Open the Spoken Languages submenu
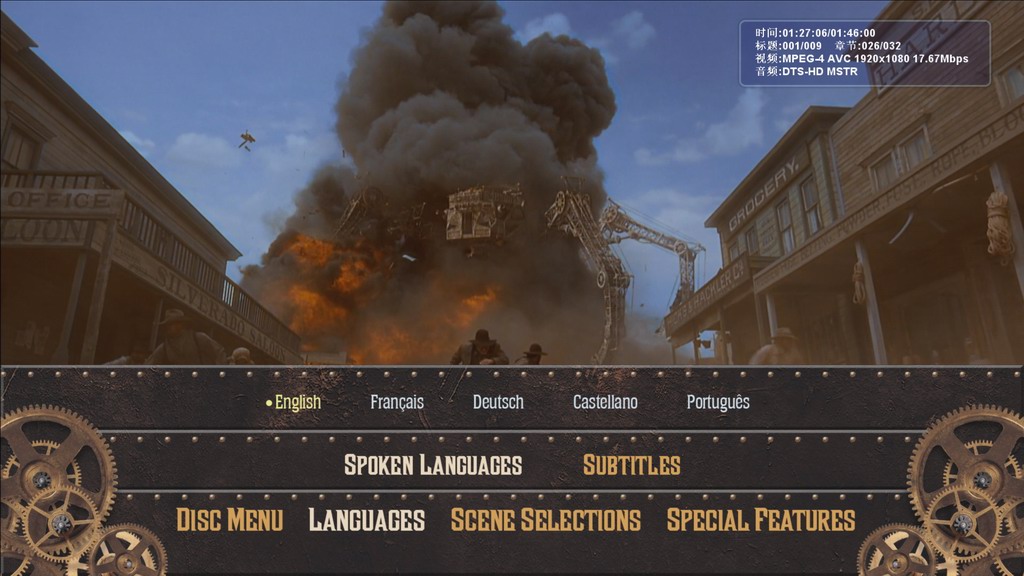1024x576 pixels. [x=433, y=465]
